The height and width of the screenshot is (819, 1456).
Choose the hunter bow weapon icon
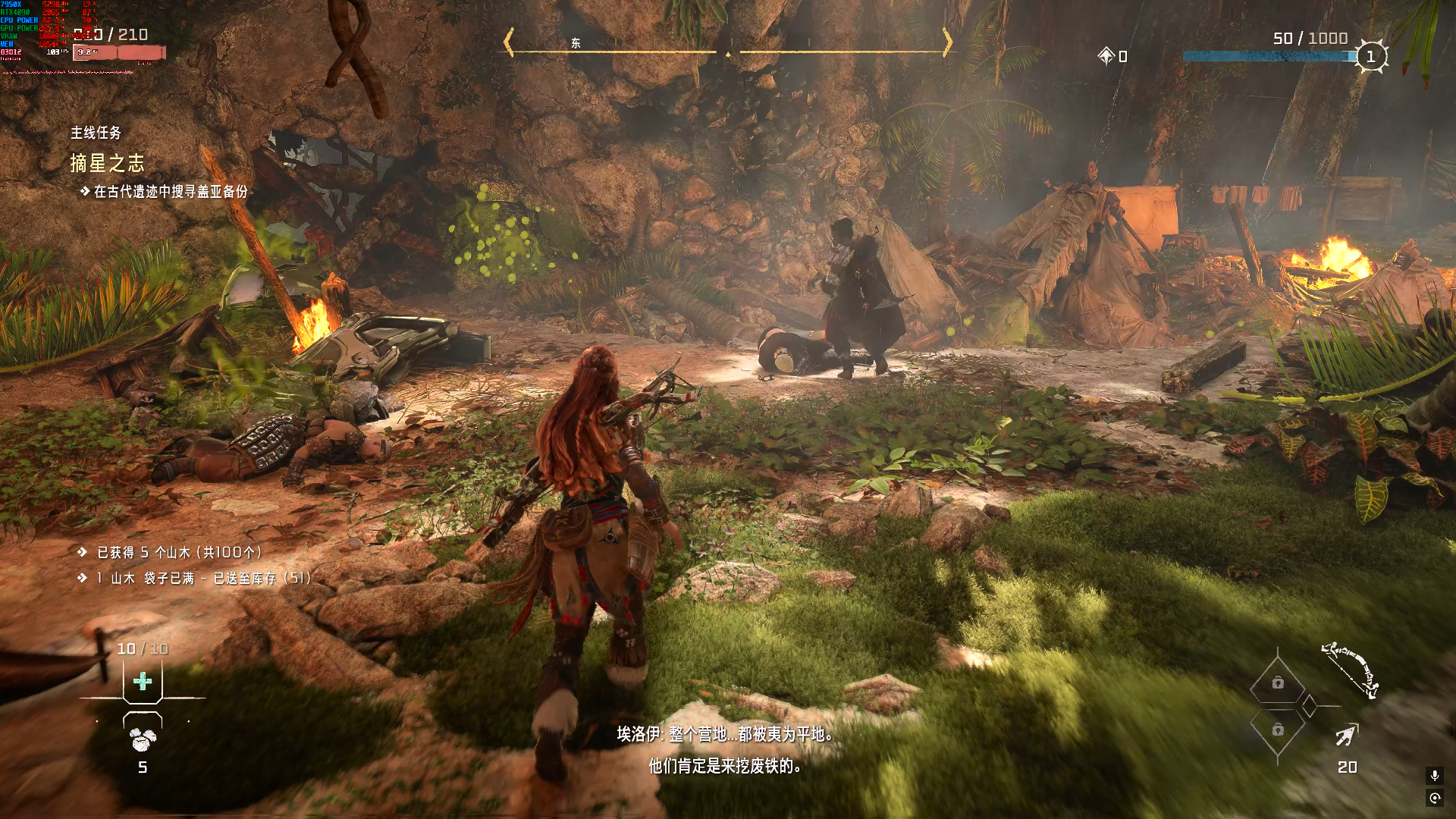point(1351,669)
